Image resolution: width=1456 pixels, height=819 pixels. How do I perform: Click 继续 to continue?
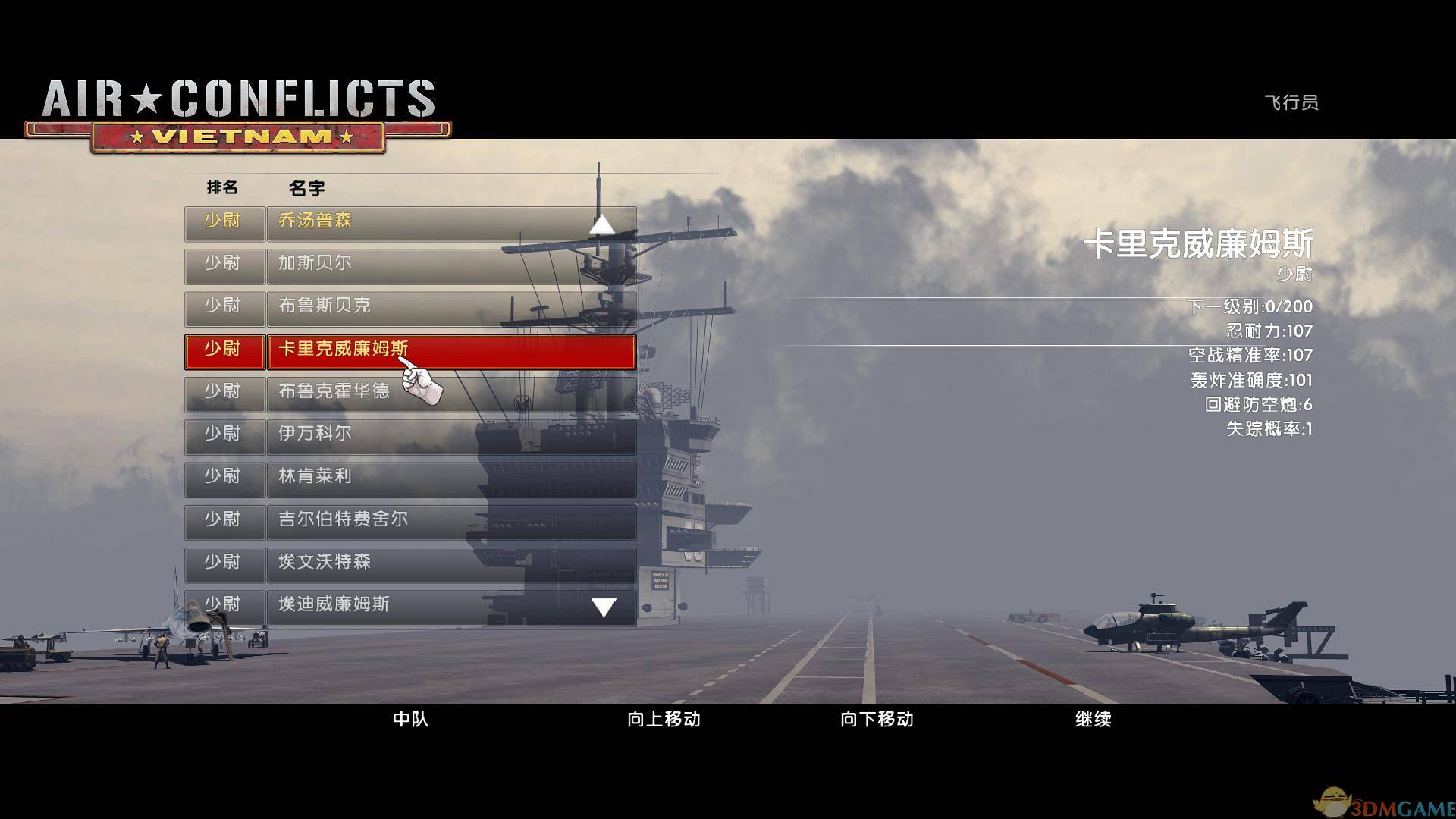tap(1094, 720)
